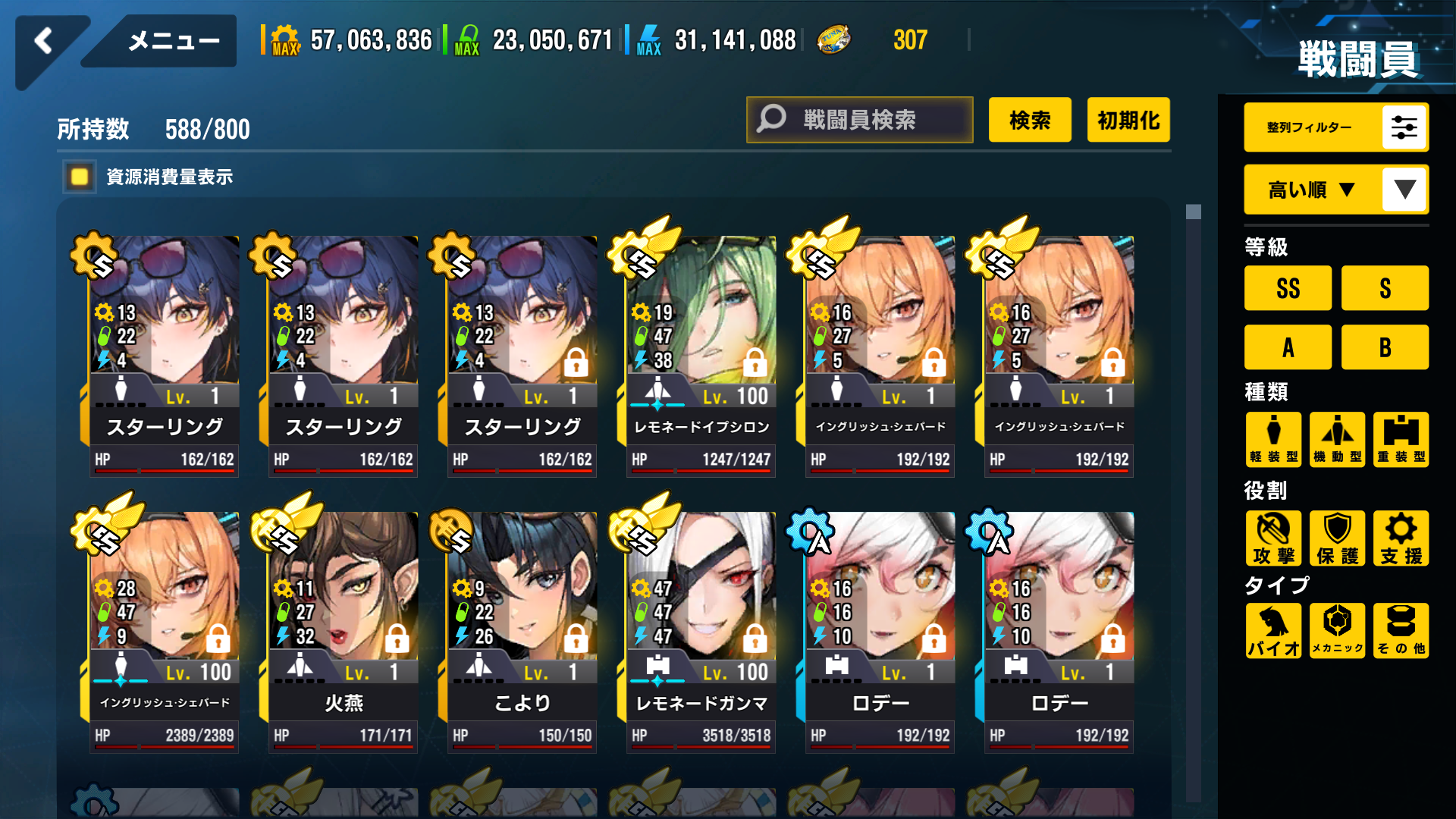
Task: Select the 重装型 heavy type filter
Action: [x=1401, y=439]
